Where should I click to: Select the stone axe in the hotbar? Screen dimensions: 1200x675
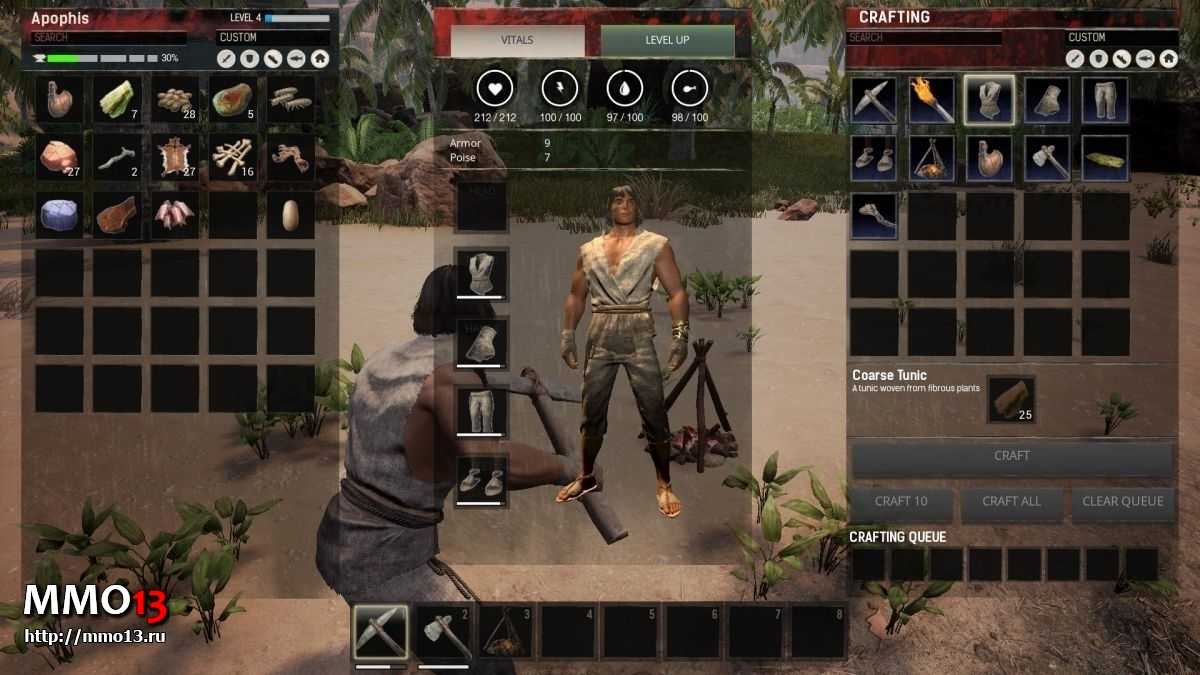pyautogui.click(x=443, y=632)
